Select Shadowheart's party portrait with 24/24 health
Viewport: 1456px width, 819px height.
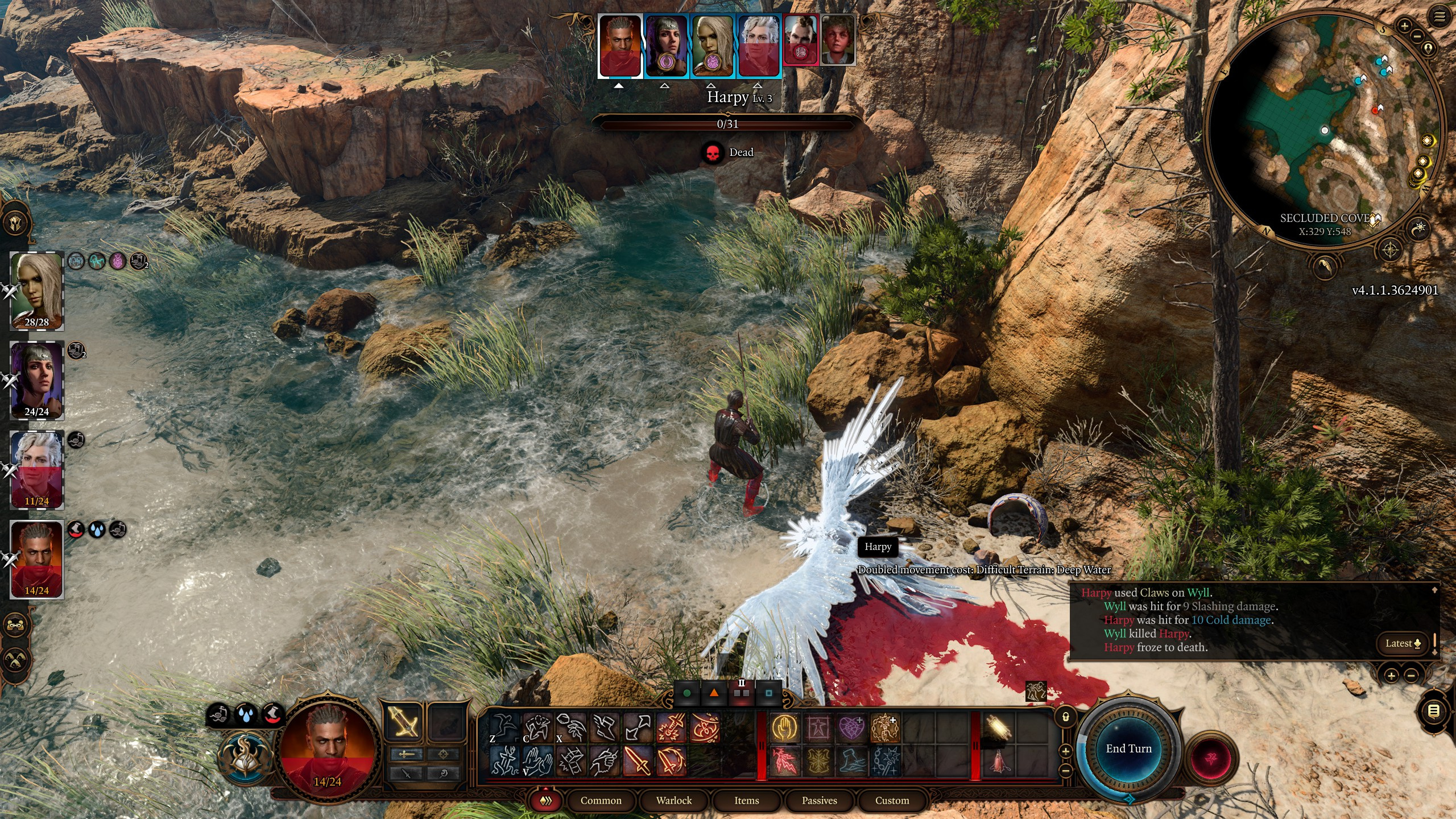[x=37, y=380]
